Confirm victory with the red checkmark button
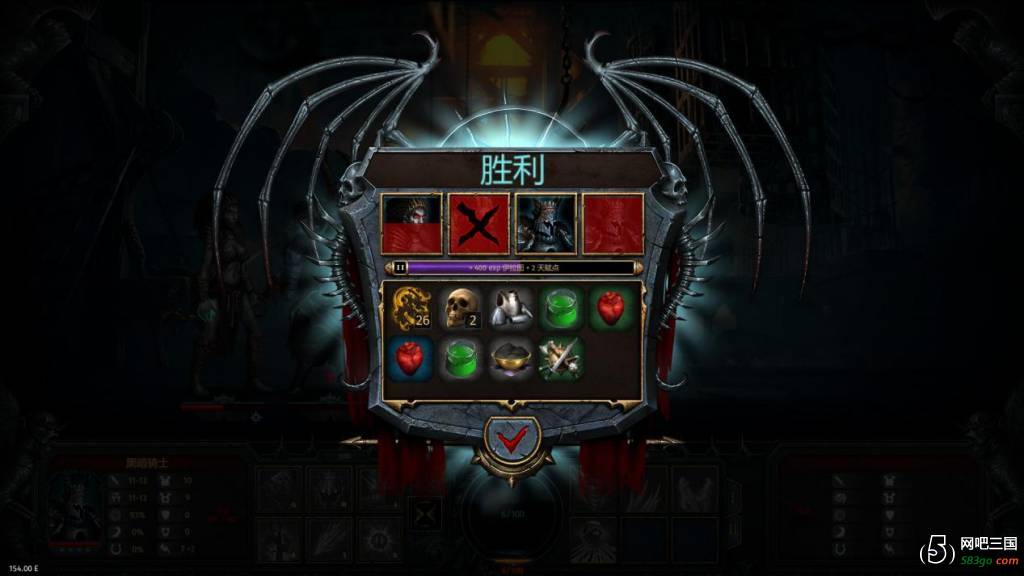The width and height of the screenshot is (1024, 576). click(511, 439)
